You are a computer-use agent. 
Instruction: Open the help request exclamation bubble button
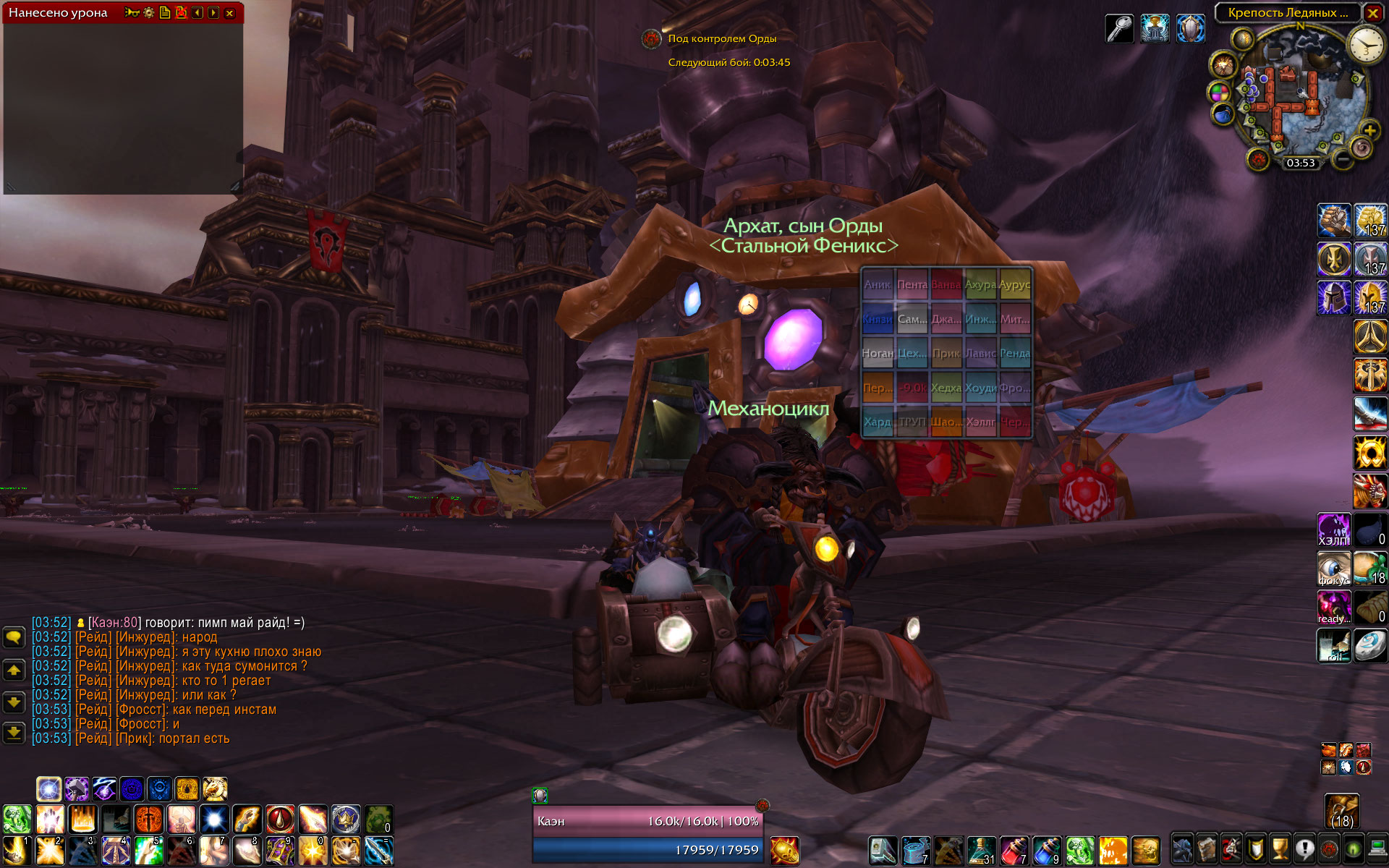click(1304, 848)
